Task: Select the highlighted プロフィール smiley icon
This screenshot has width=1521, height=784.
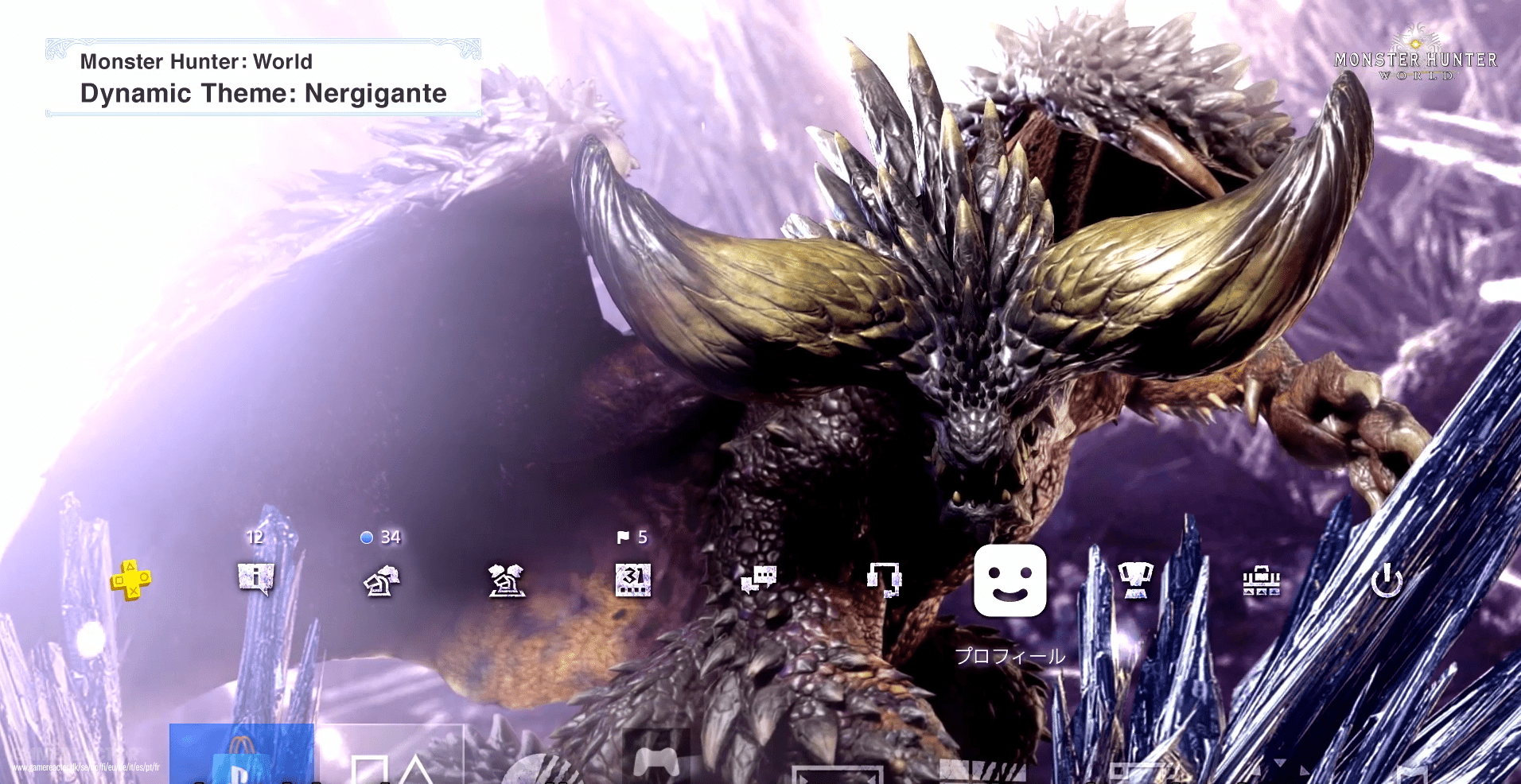Action: 1010,580
